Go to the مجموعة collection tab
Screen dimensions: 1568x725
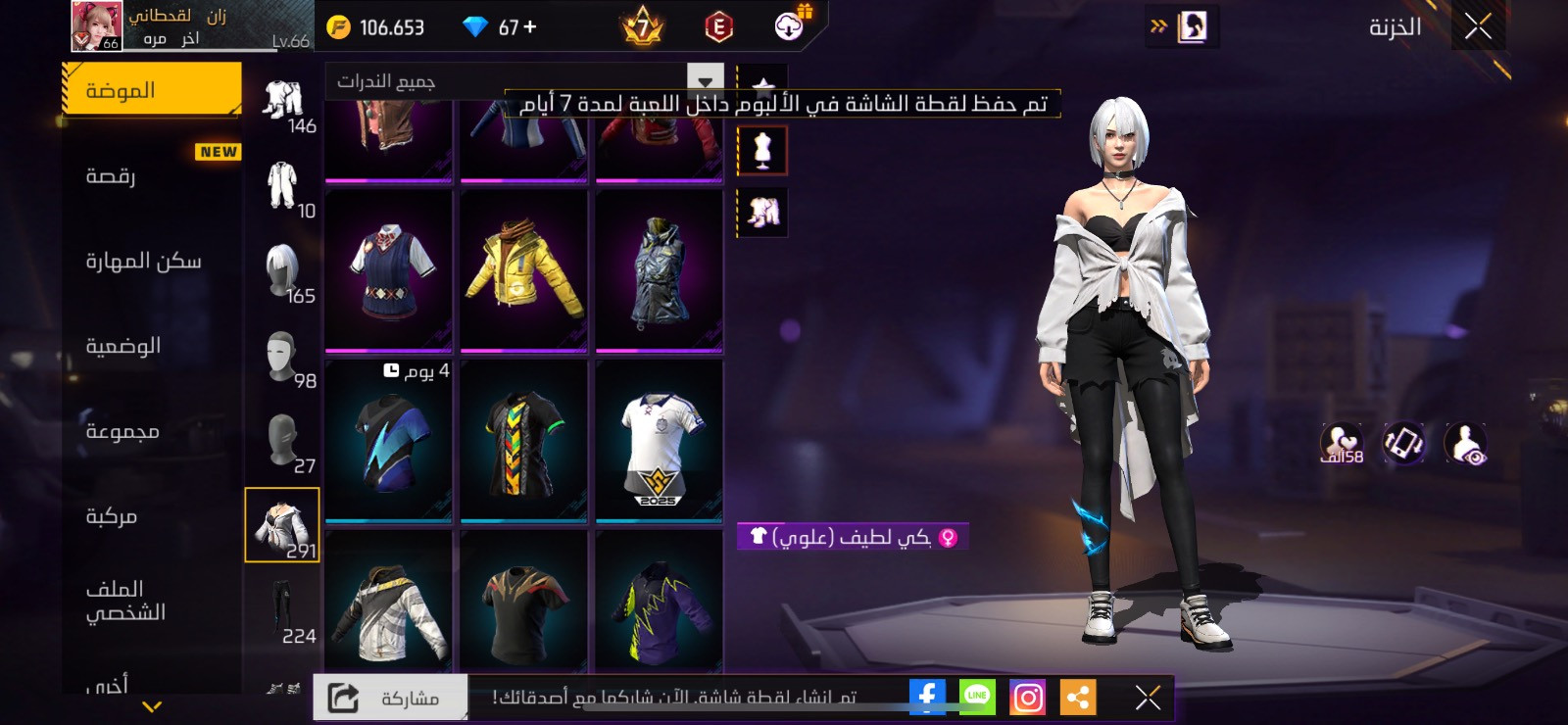(152, 431)
